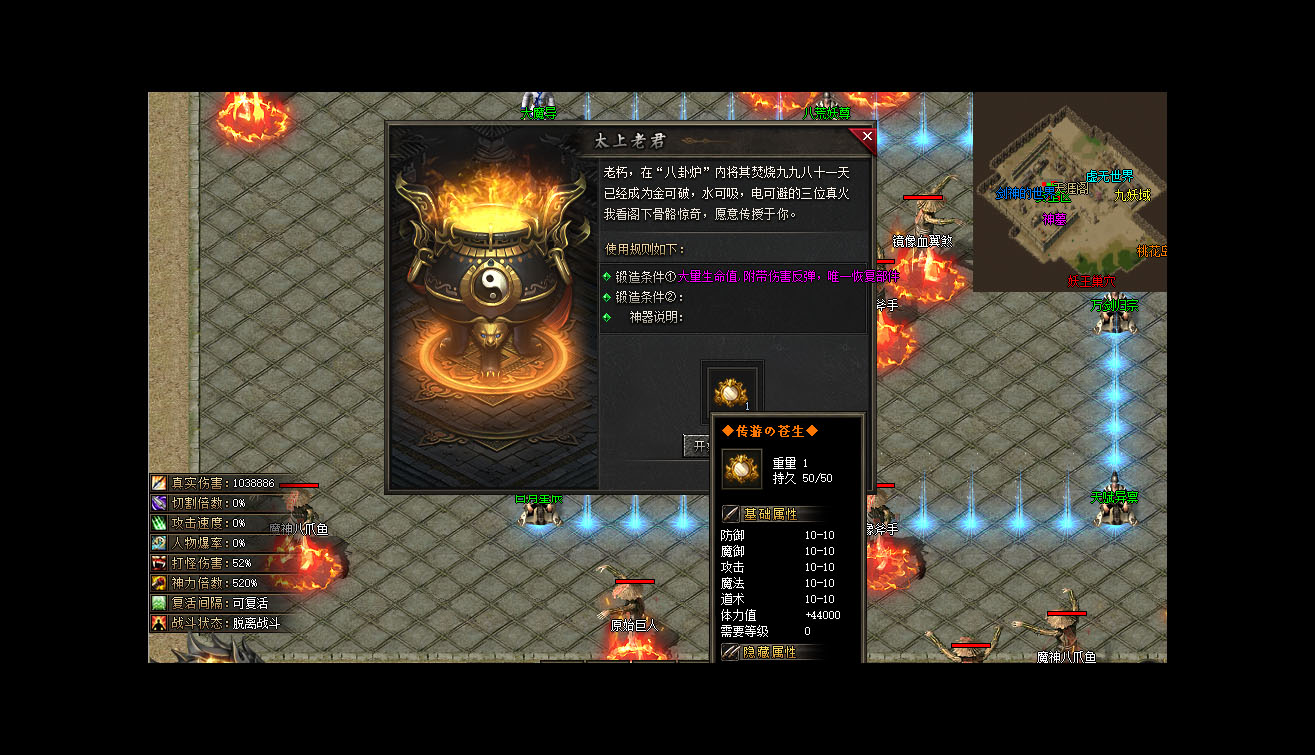This screenshot has height=755, width=1315.
Task: Click the 神墓 marker on the minimap
Action: tap(1054, 219)
